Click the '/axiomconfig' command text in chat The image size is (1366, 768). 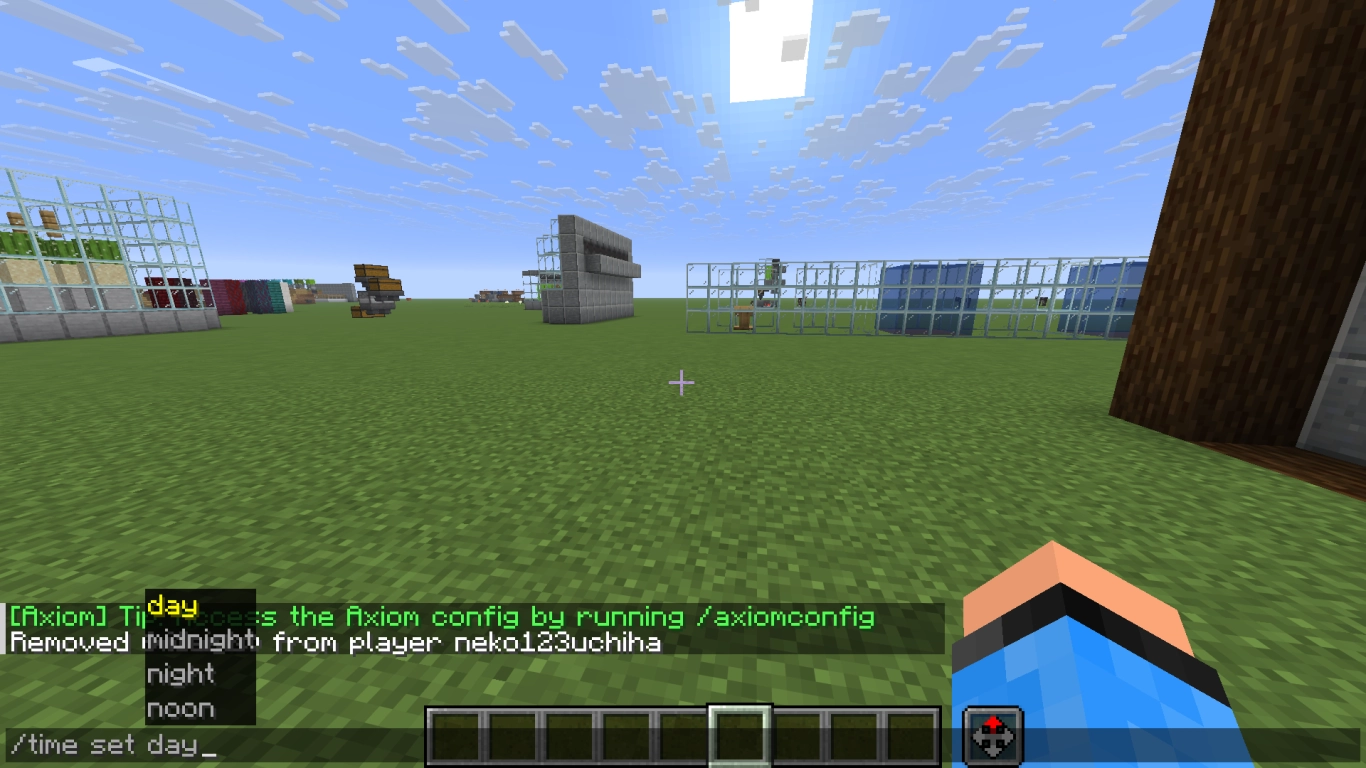click(x=789, y=617)
